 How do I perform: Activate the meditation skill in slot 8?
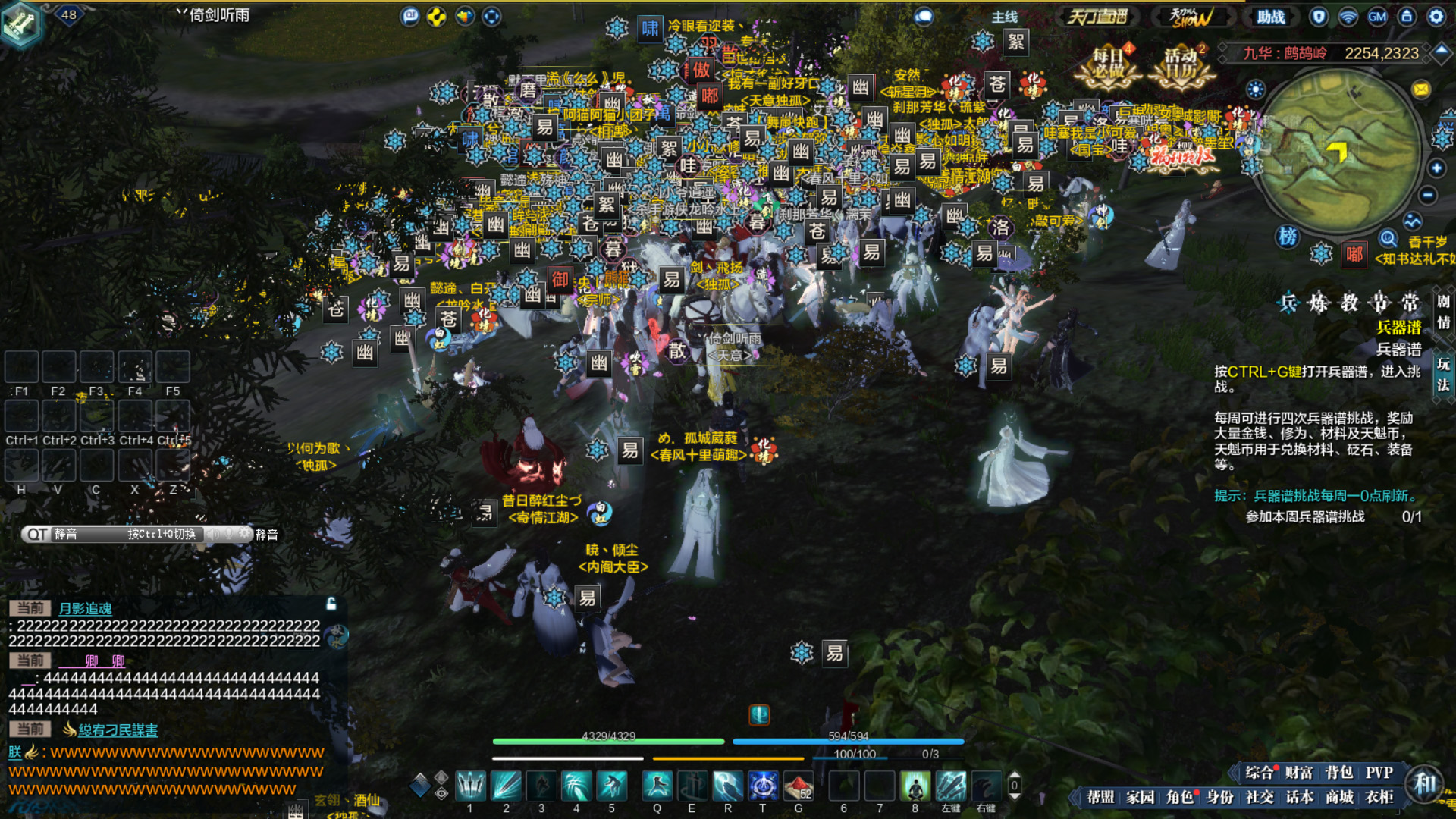click(x=915, y=786)
